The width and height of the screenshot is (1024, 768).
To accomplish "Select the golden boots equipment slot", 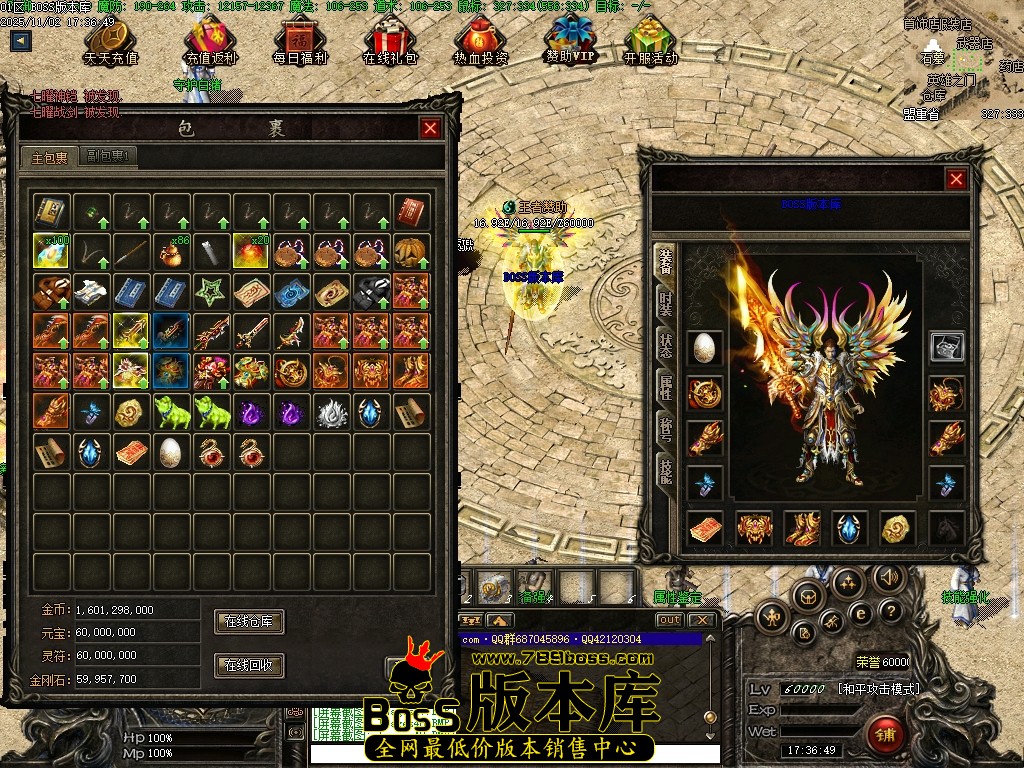I will 803,528.
